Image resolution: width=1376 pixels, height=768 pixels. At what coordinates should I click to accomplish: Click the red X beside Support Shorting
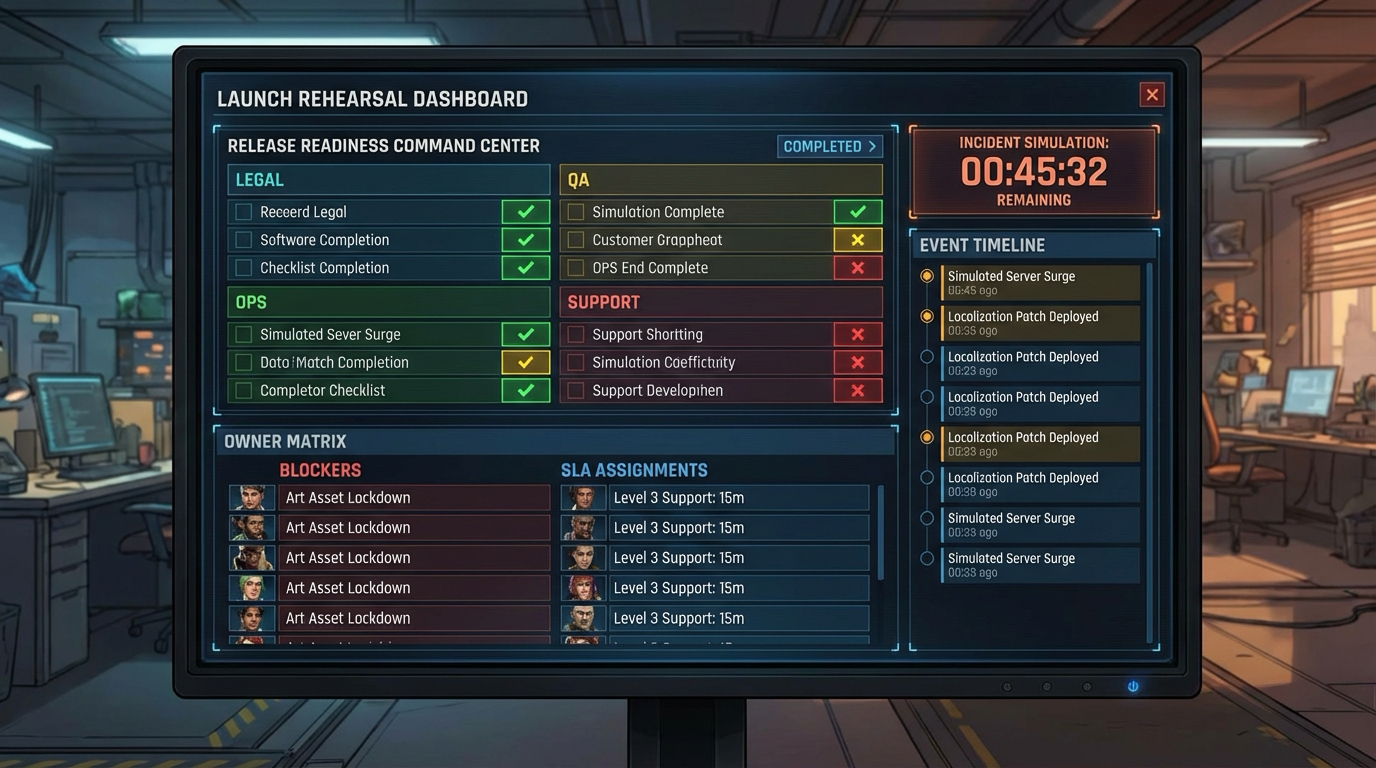(858, 334)
